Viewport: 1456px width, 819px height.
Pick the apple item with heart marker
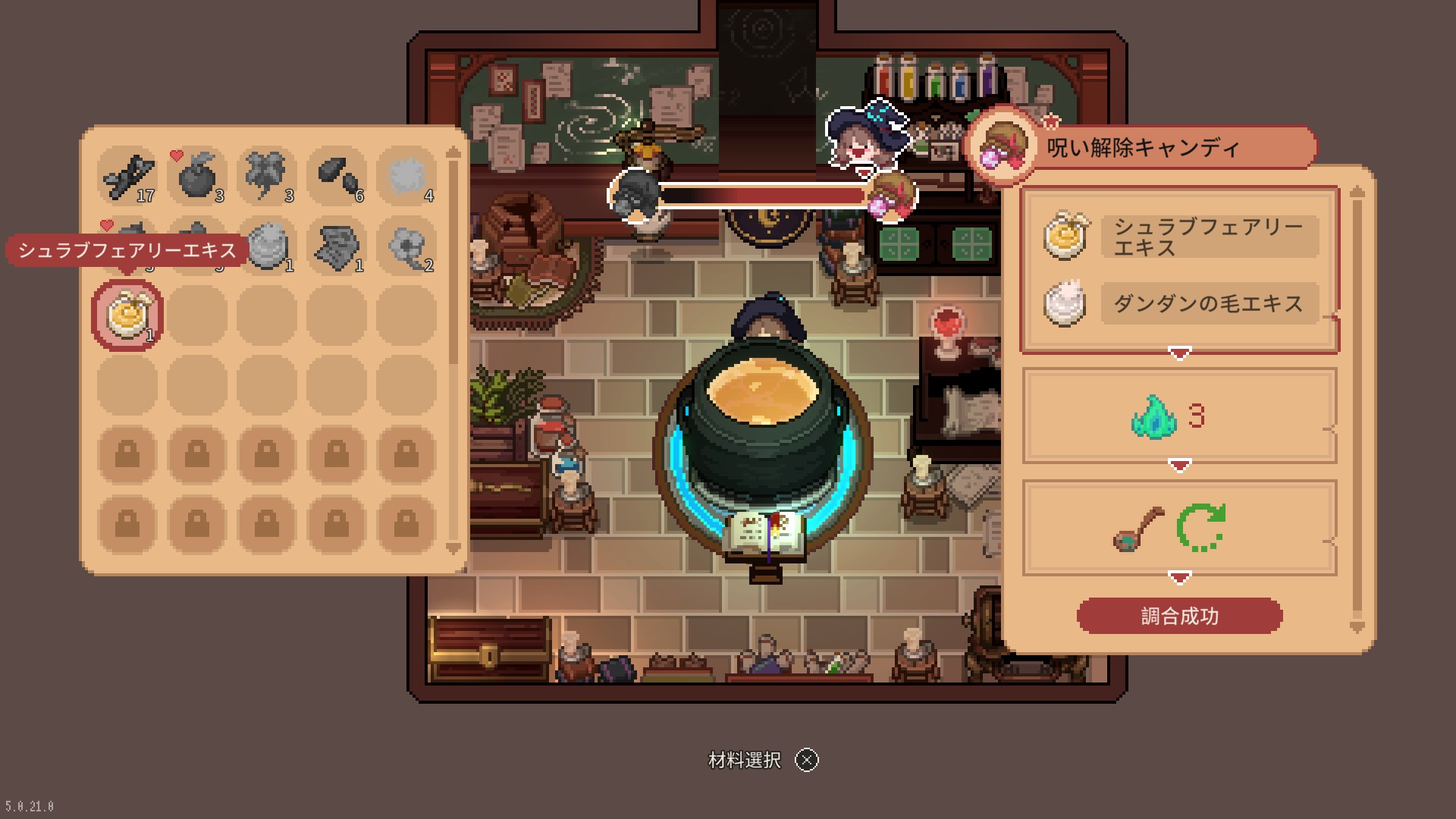pos(197,176)
